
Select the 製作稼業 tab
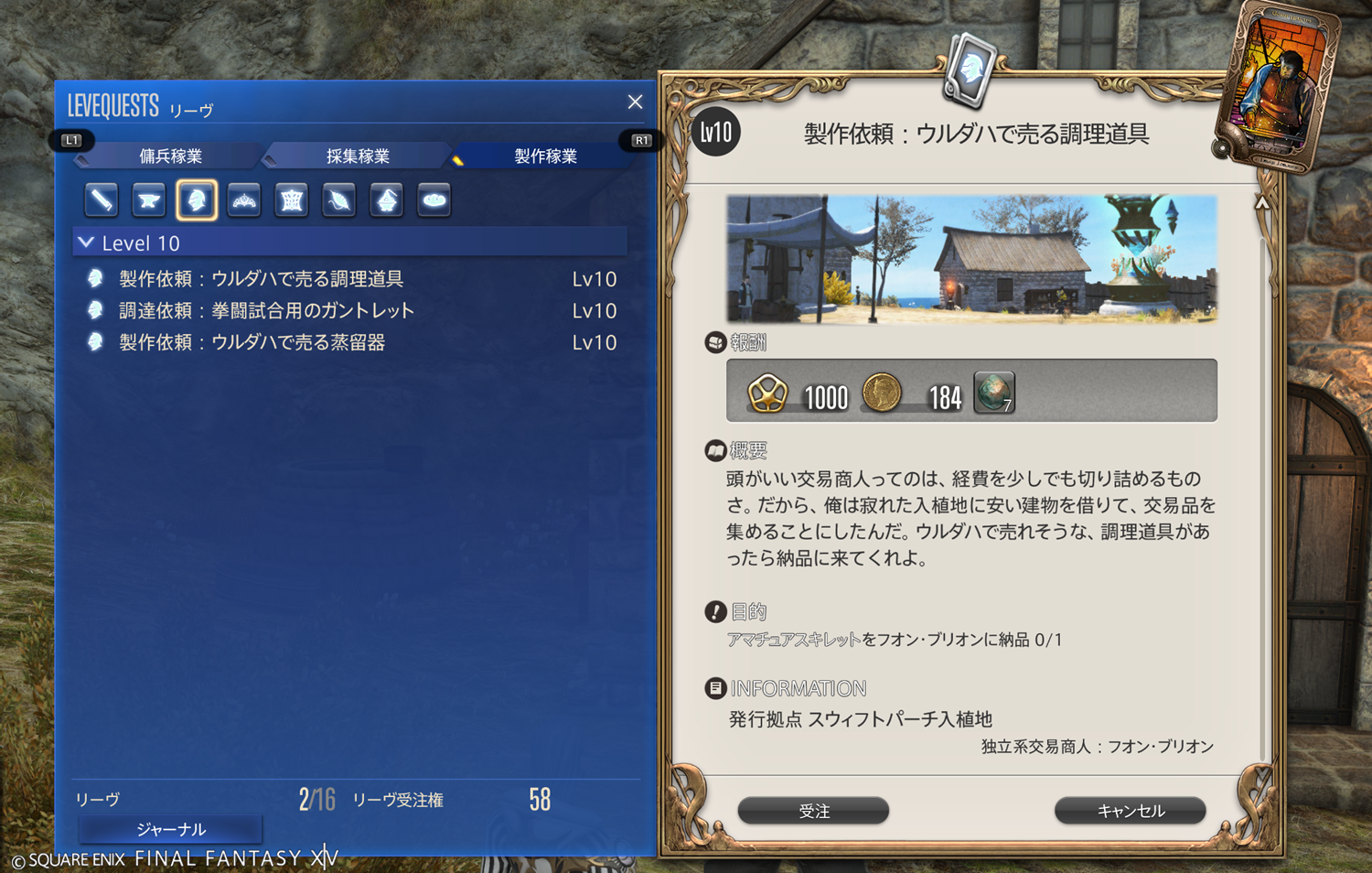pyautogui.click(x=545, y=156)
